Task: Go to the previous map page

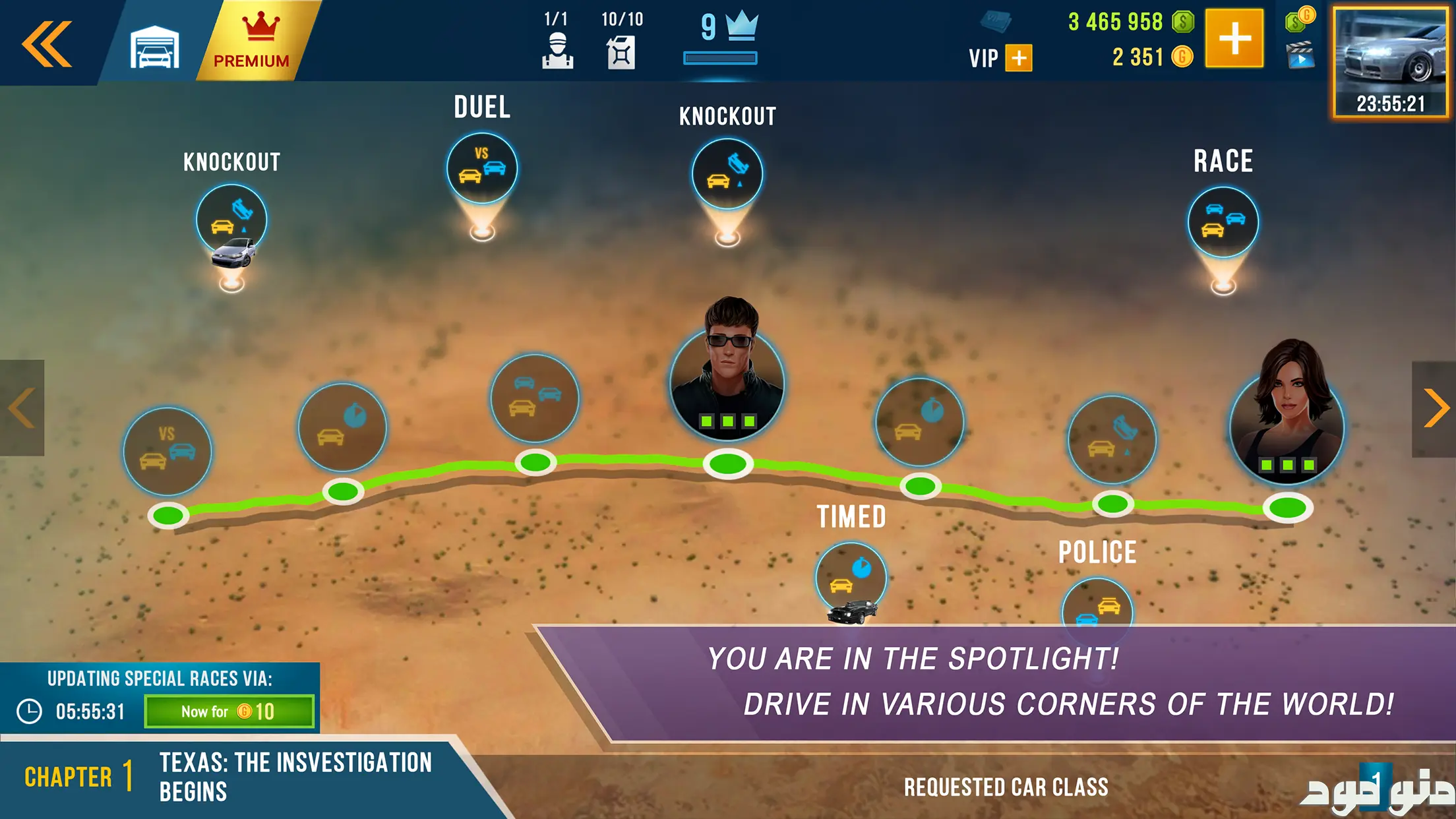Action: [x=22, y=408]
